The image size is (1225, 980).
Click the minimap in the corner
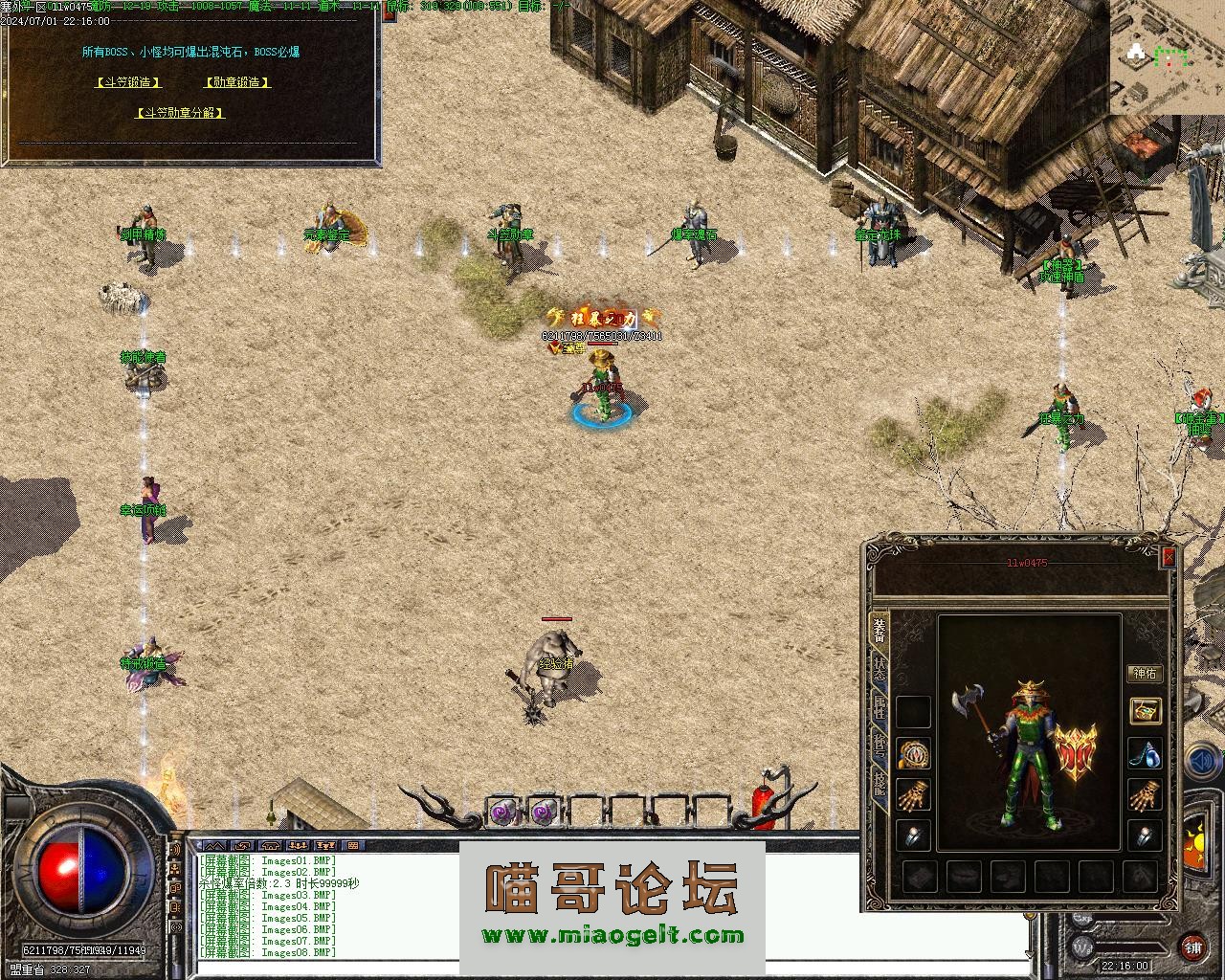1167,57
